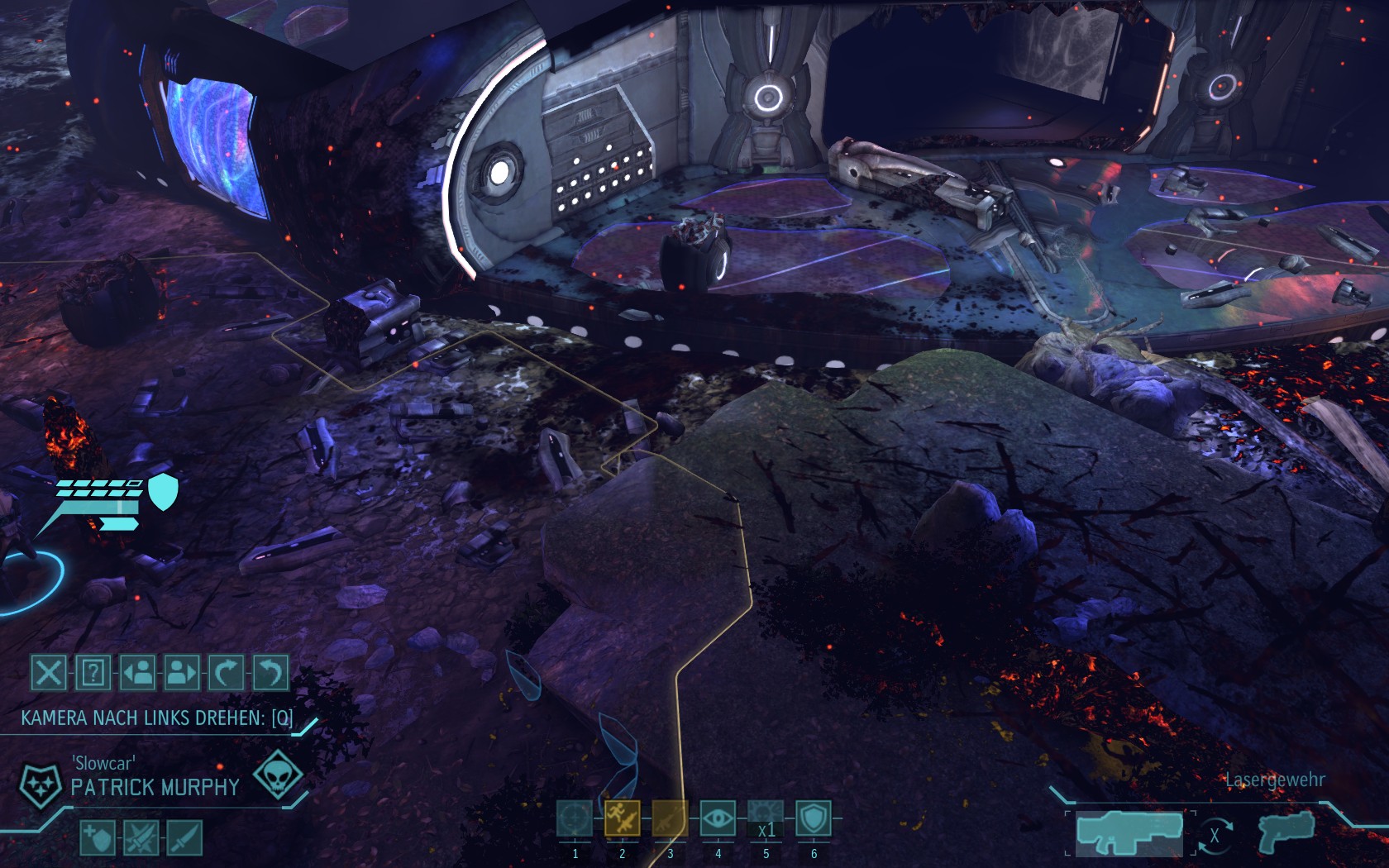1389x868 pixels.
Task: Open the question mark info panel
Action: tap(93, 673)
